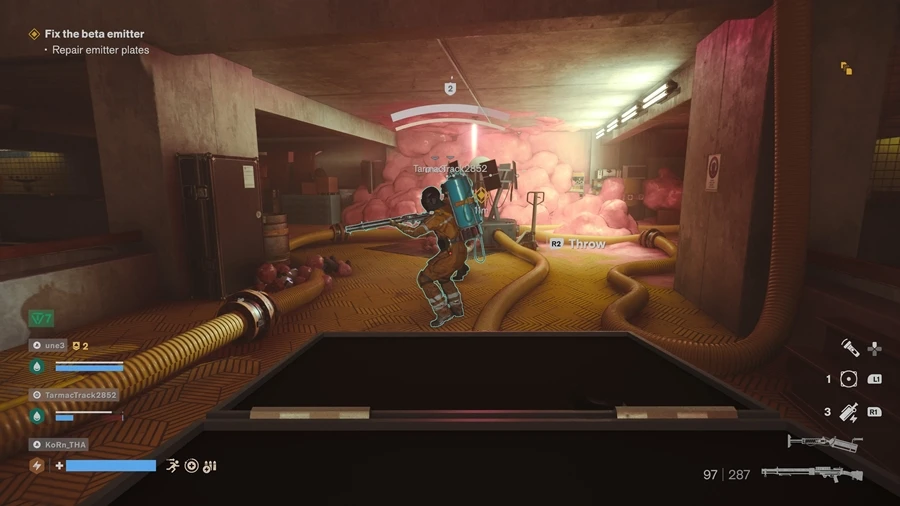900x506 pixels.
Task: Click the yellow squares icon at right edge
Action: [x=846, y=68]
